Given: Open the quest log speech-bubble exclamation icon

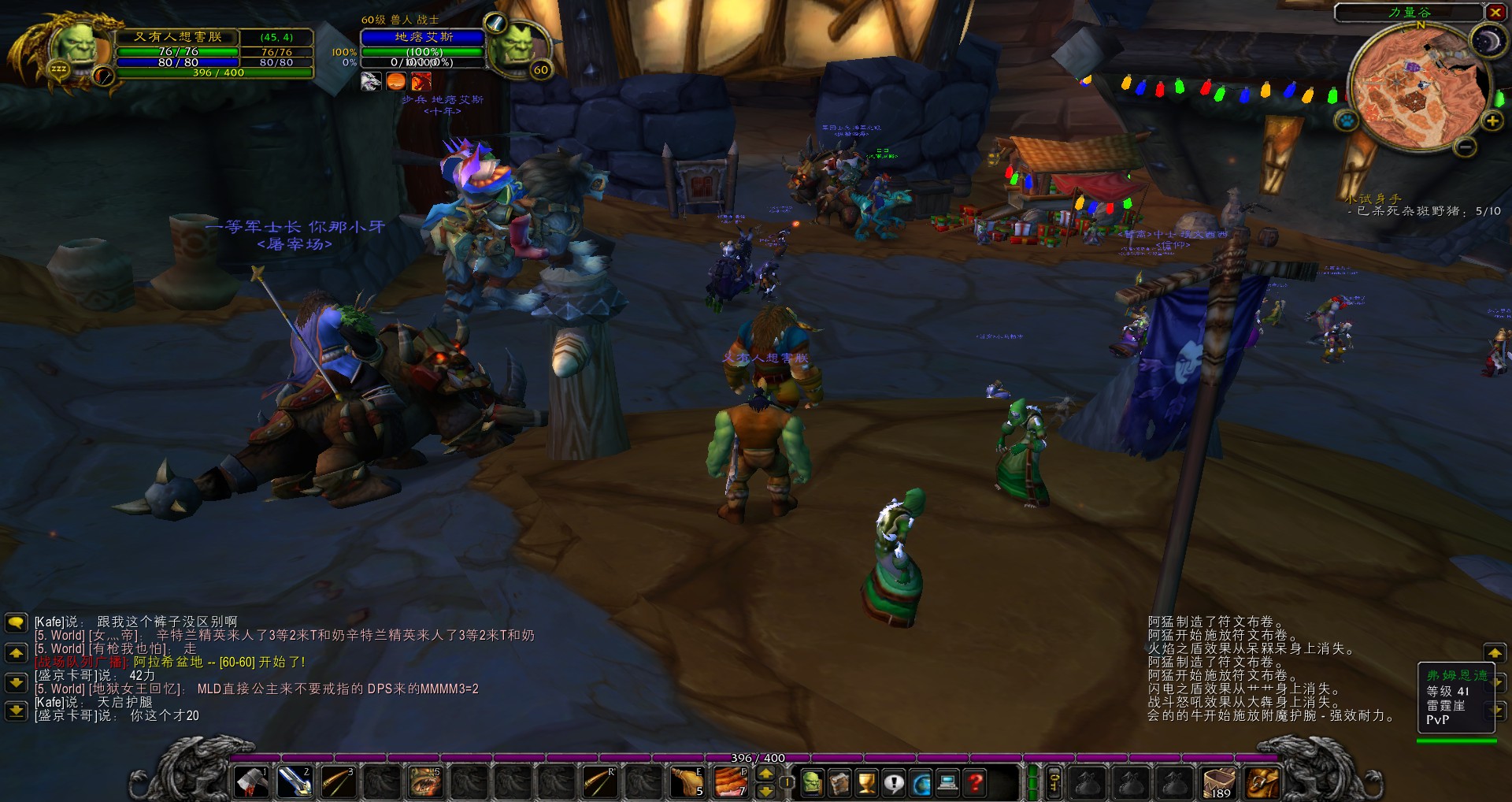Looking at the screenshot, I should point(893,783).
